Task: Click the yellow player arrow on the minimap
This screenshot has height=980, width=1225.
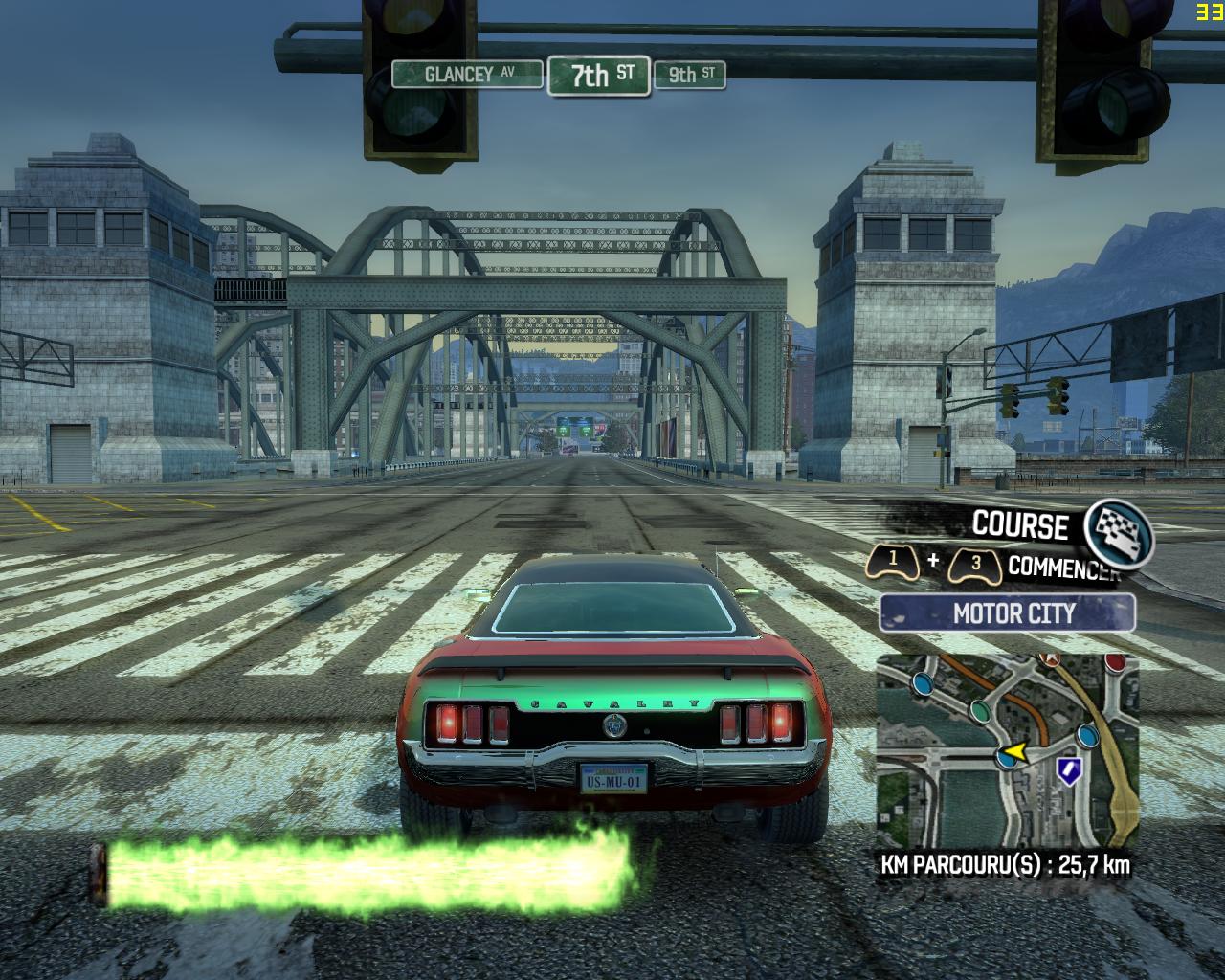Action: (1014, 751)
